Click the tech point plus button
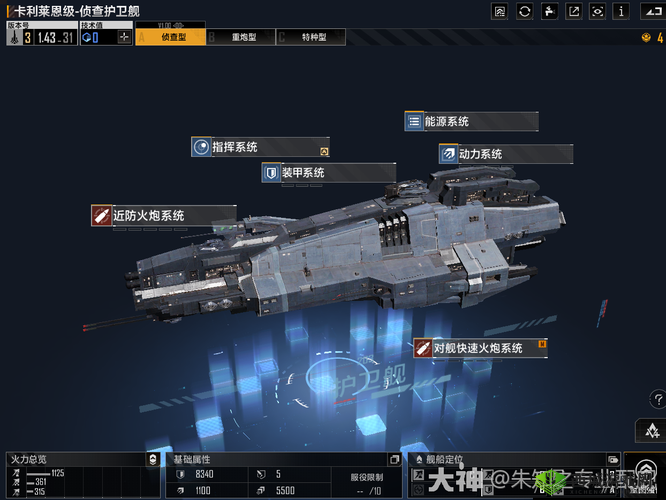 point(124,37)
